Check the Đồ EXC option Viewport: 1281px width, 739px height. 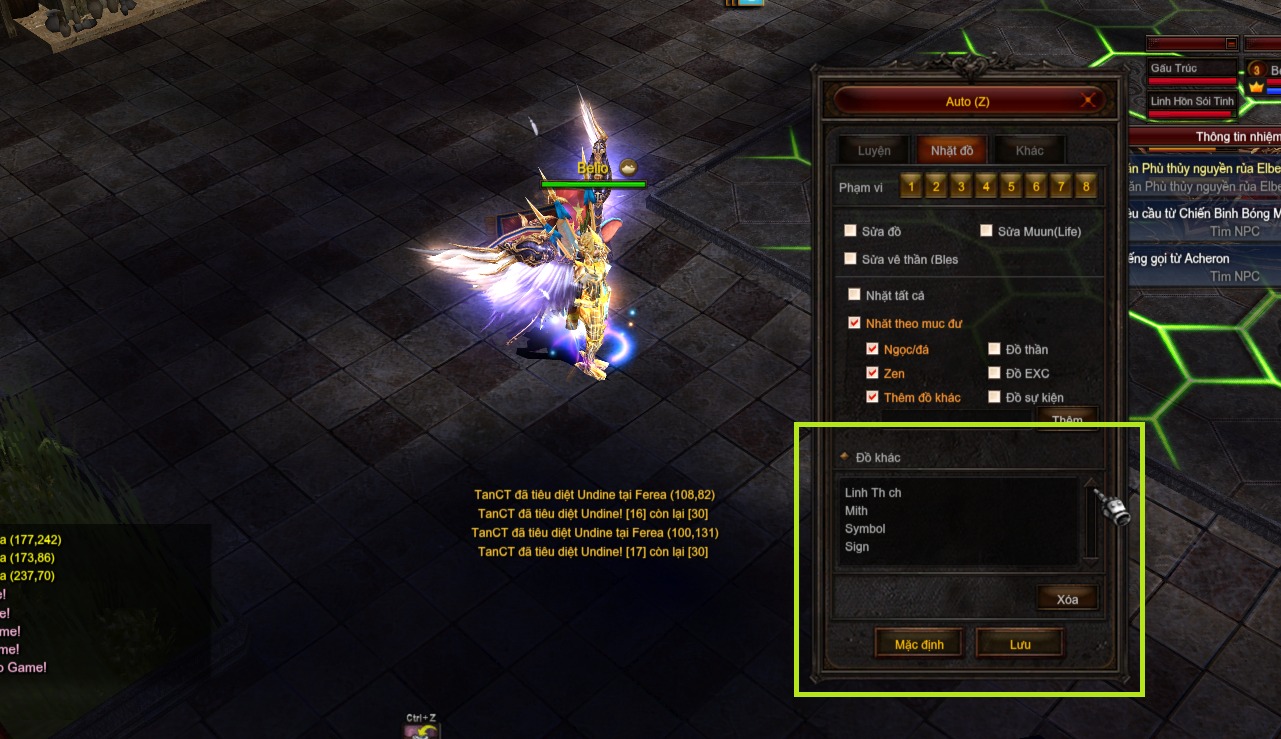(995, 373)
